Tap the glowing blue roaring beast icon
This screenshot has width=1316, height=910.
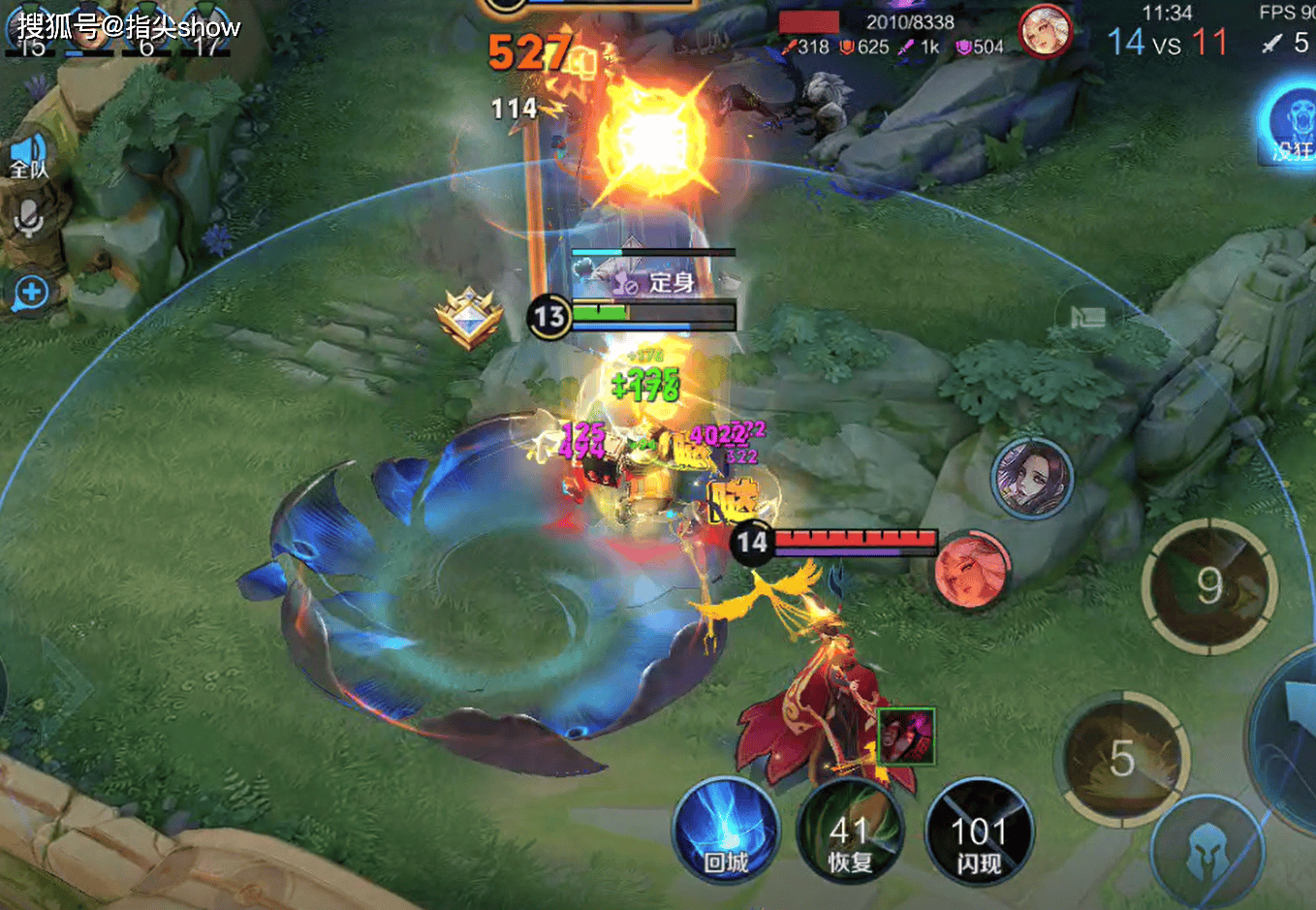tap(1293, 123)
